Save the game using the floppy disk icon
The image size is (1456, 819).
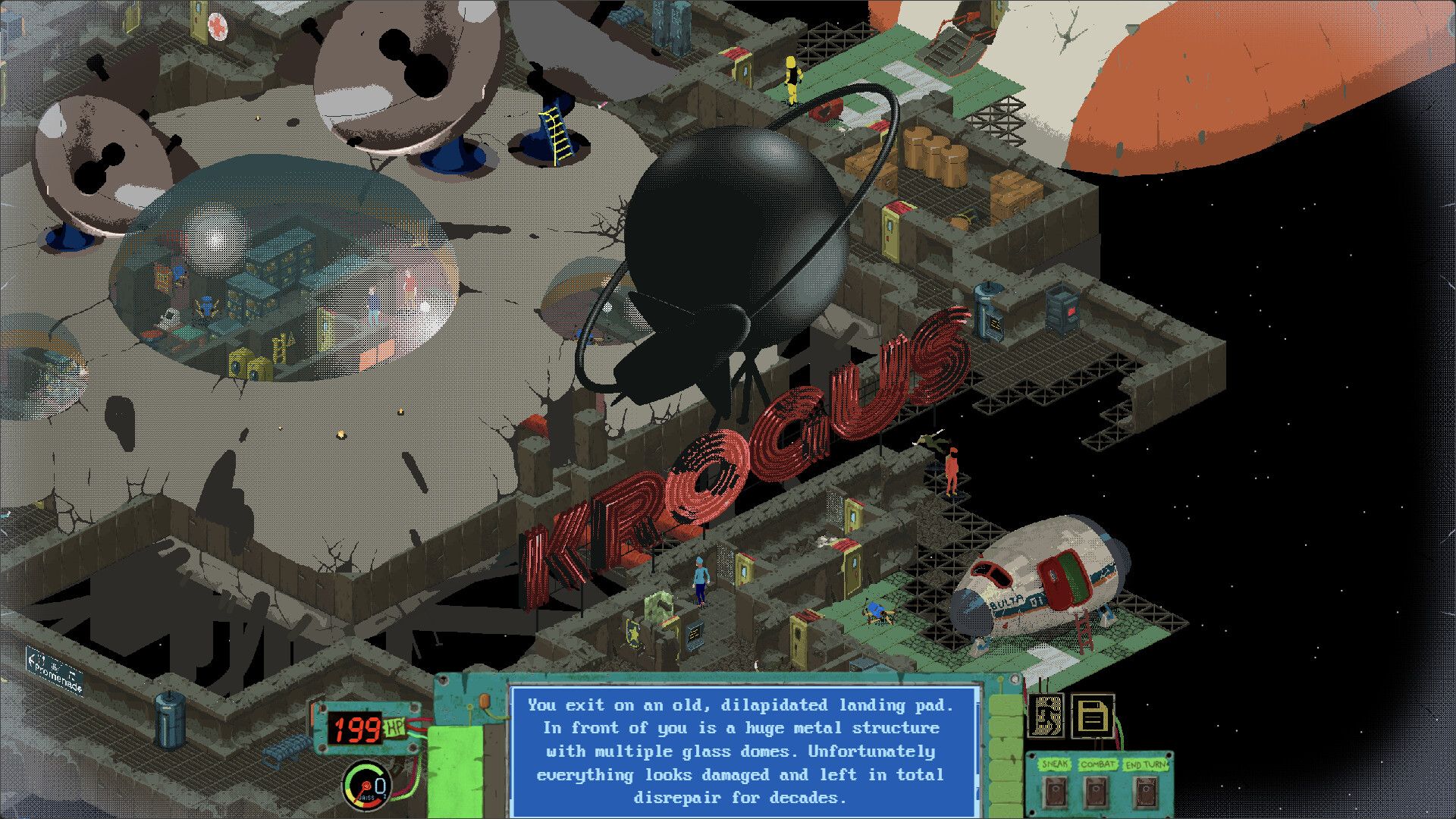pyautogui.click(x=1093, y=716)
